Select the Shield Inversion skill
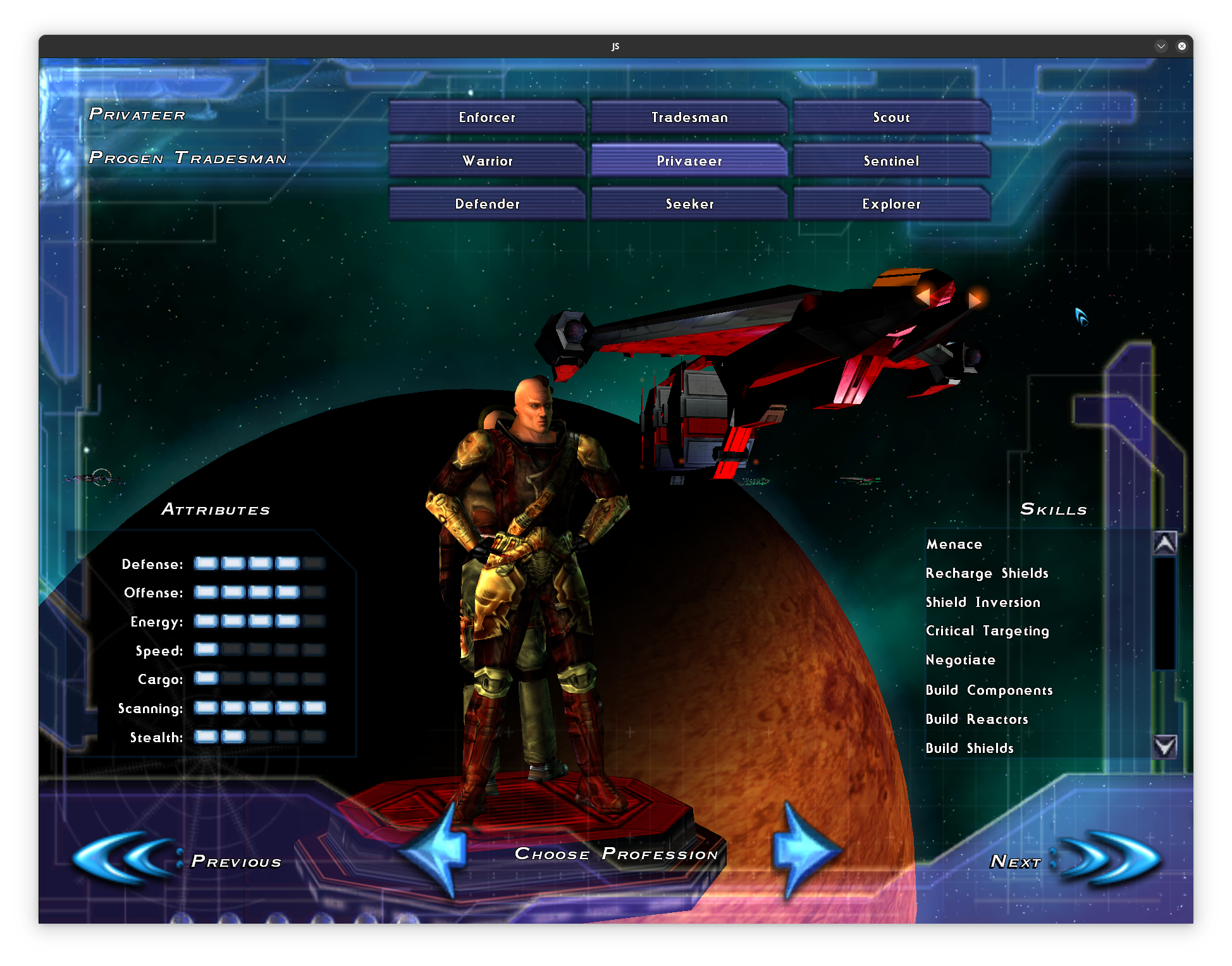 982,602
